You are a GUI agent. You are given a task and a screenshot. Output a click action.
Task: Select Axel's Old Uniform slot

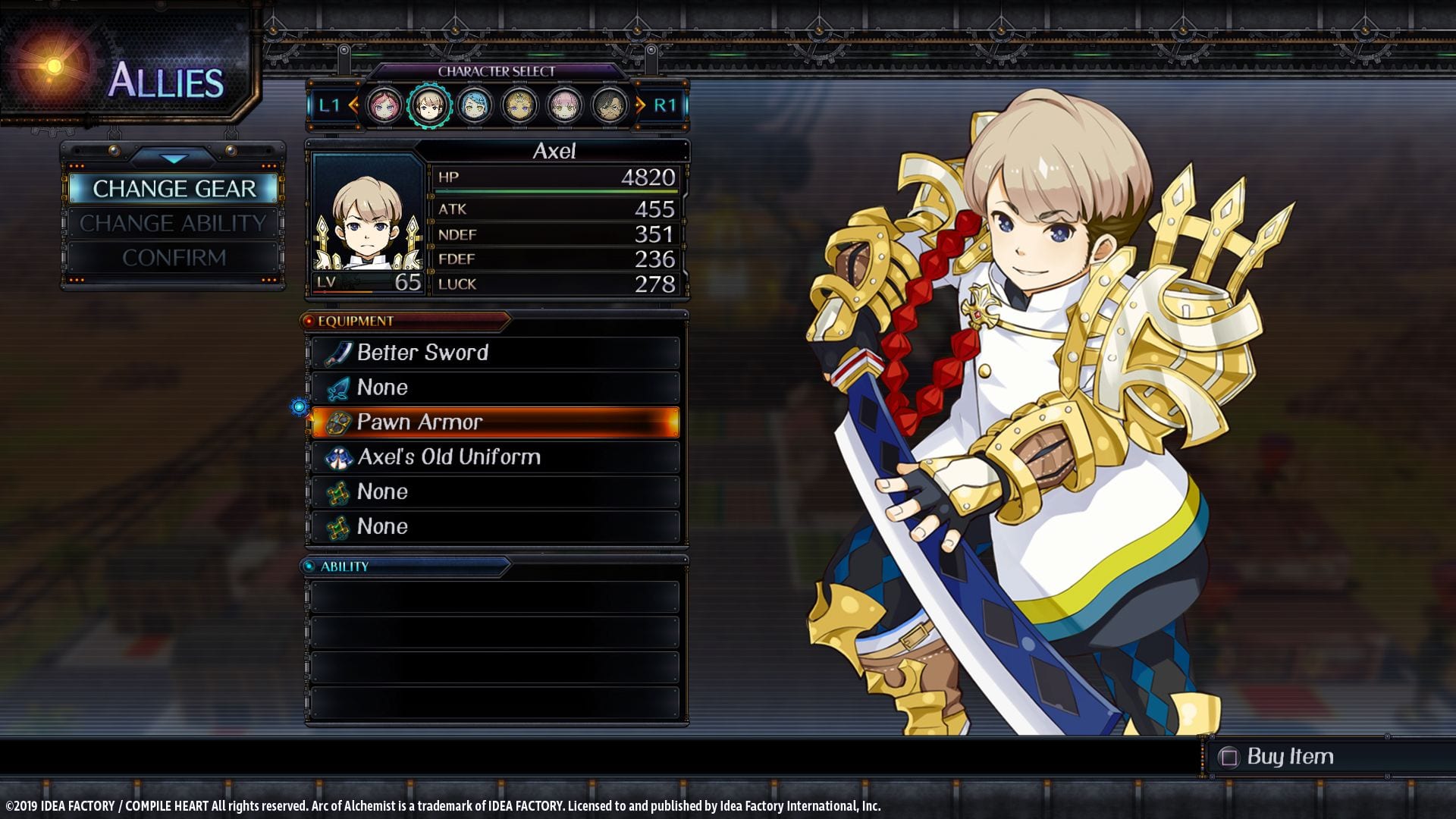(495, 457)
